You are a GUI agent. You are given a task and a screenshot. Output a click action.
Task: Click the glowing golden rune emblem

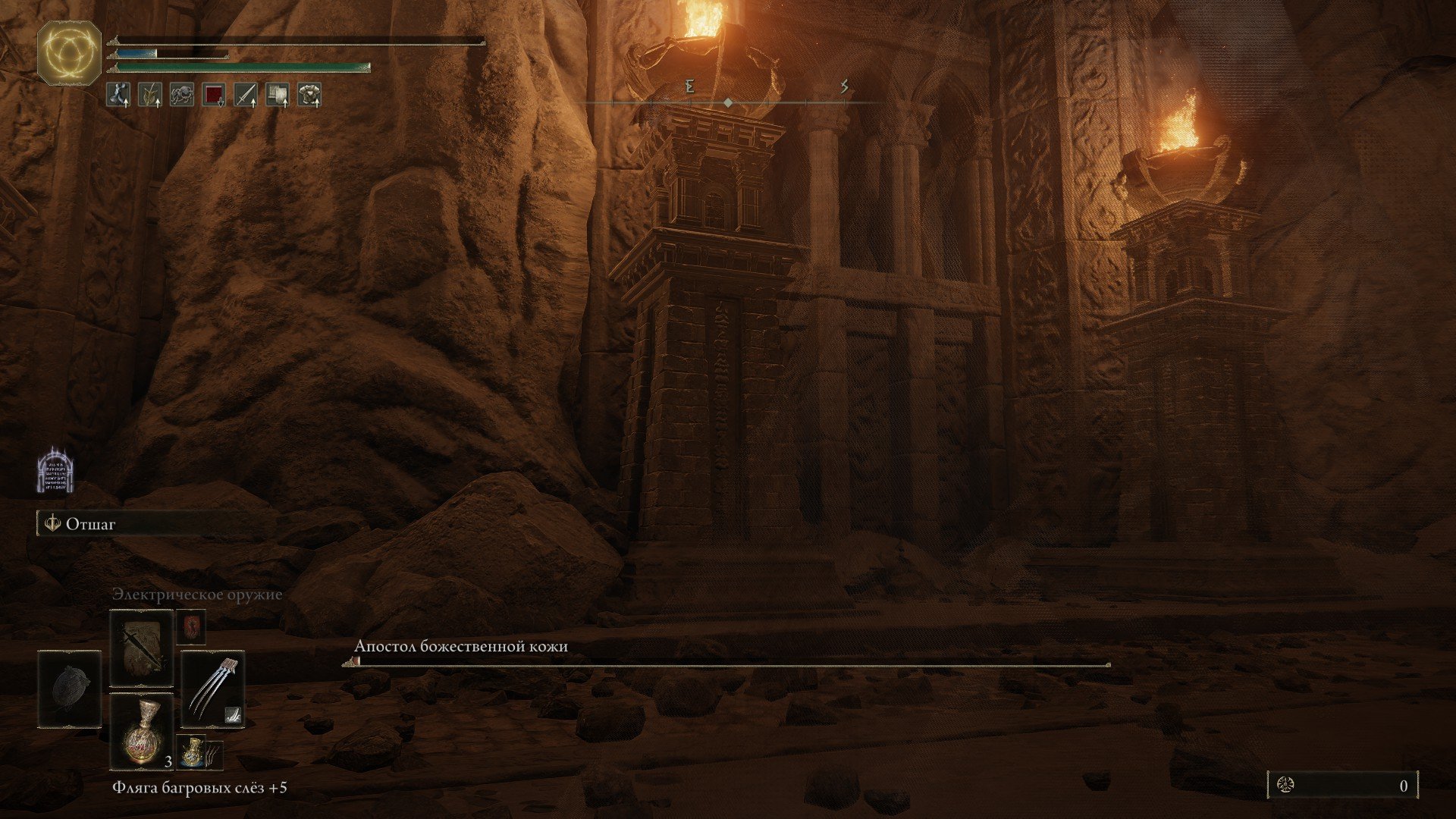pos(69,52)
